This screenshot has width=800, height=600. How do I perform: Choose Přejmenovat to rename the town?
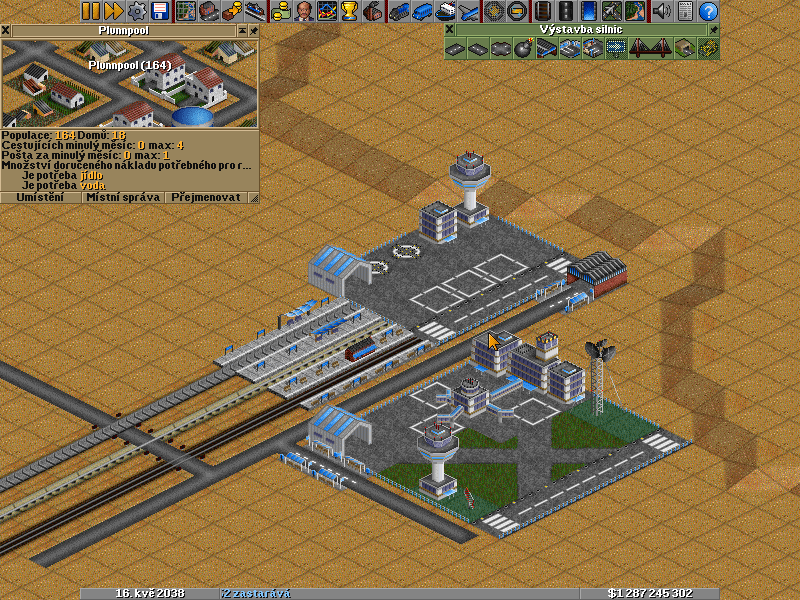(x=206, y=198)
